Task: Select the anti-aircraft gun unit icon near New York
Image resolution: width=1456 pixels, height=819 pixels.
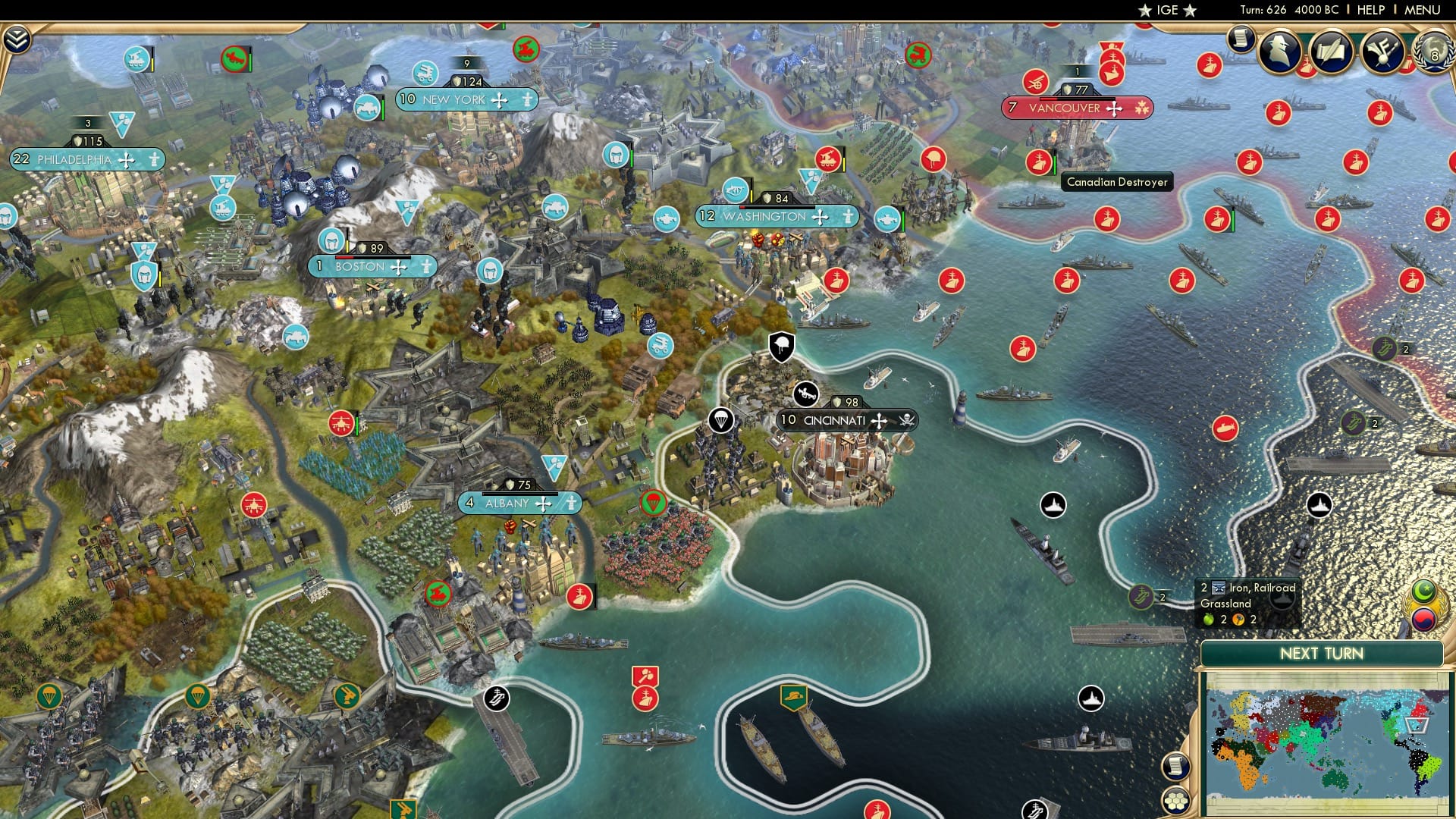Action: (426, 72)
